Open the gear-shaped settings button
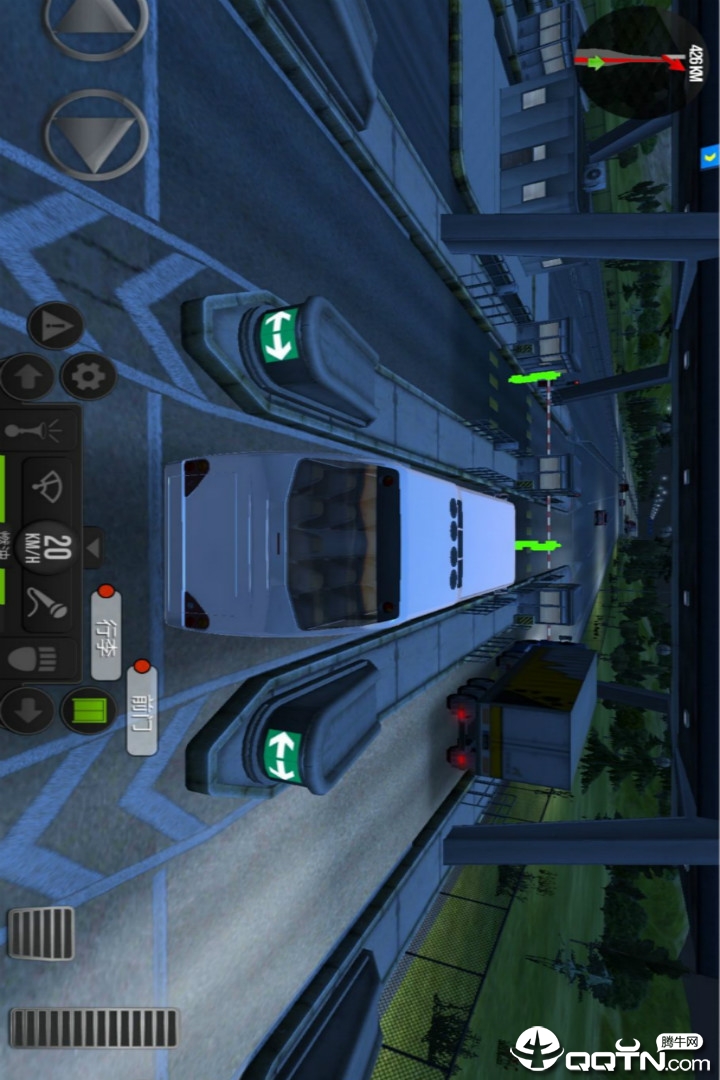 click(89, 377)
